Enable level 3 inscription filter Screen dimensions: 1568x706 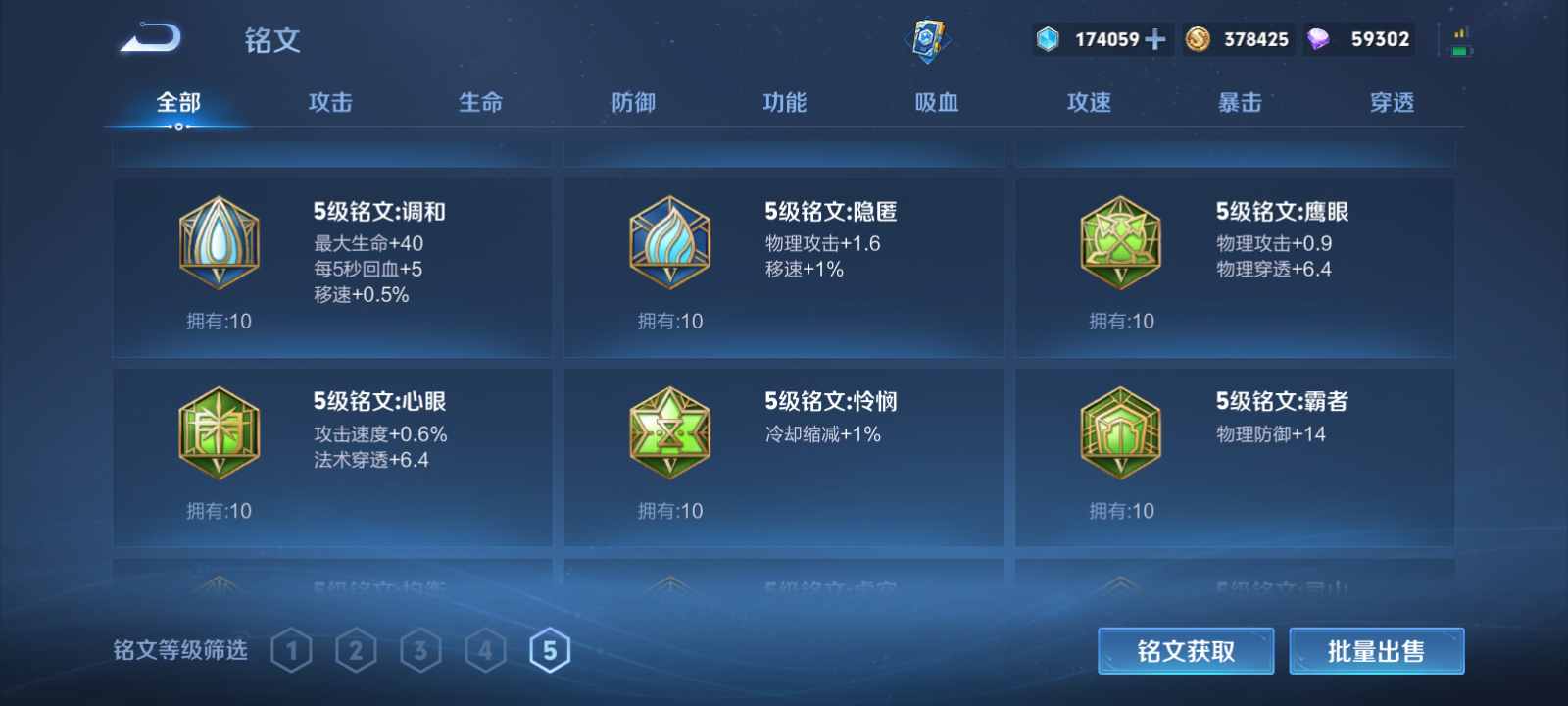click(x=419, y=648)
